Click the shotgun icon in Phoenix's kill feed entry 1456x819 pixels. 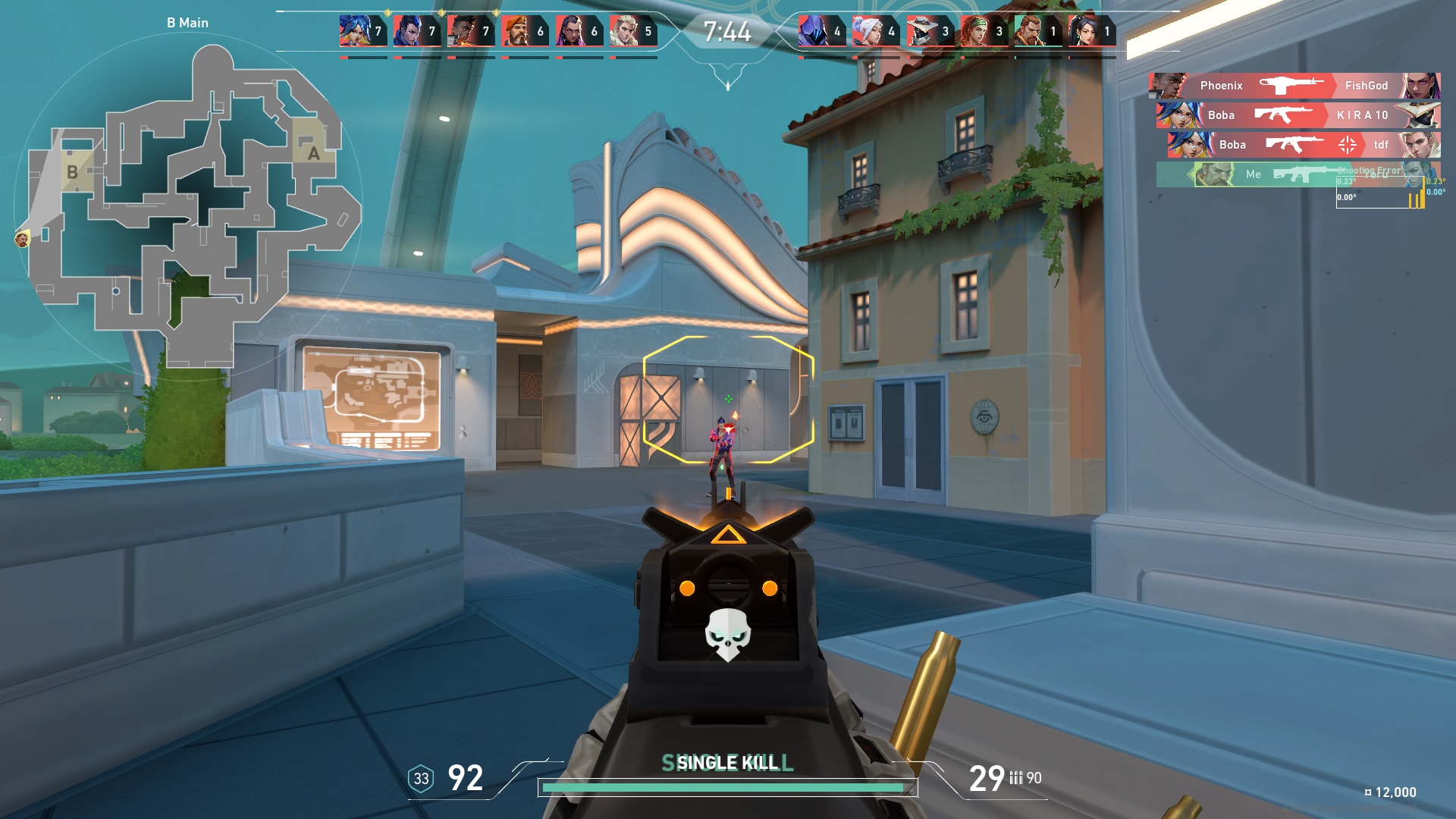[x=1293, y=86]
